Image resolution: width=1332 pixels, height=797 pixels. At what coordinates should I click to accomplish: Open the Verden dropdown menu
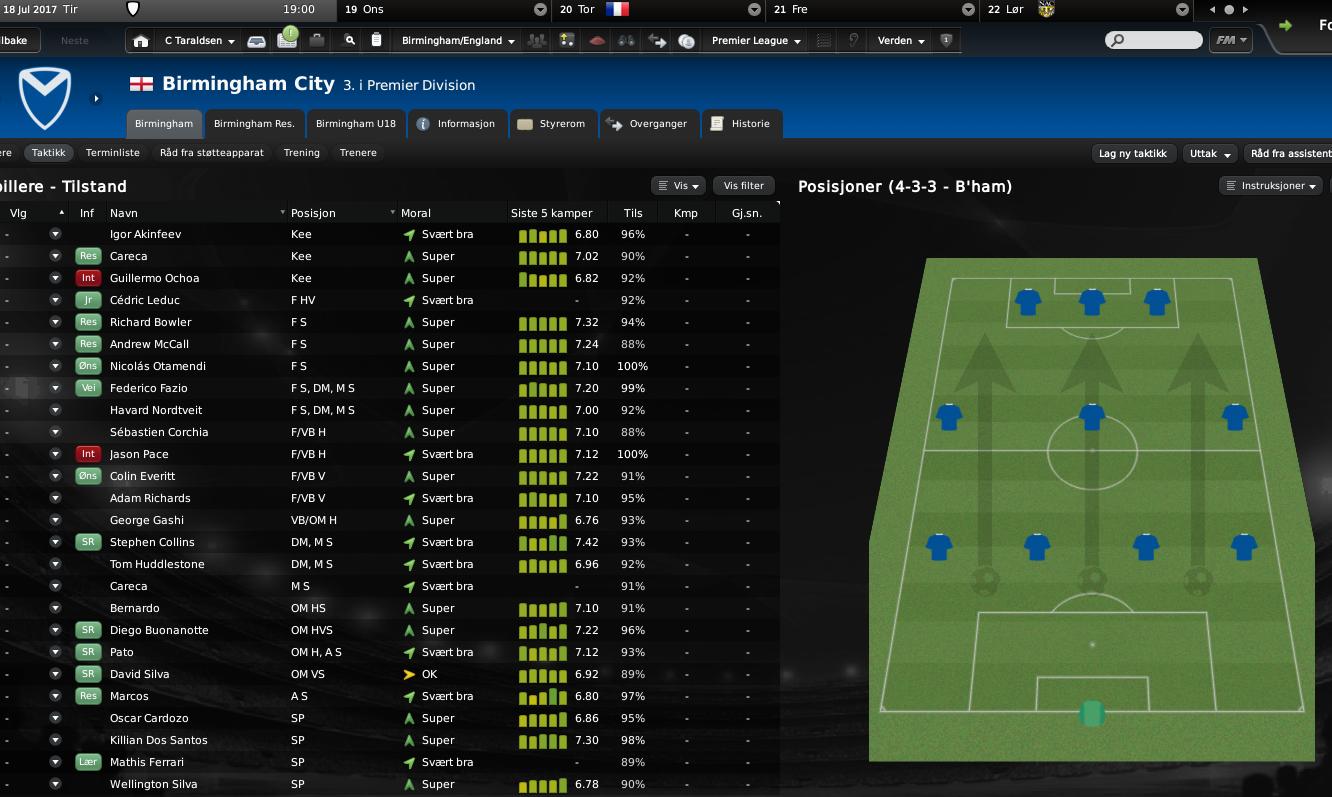901,41
